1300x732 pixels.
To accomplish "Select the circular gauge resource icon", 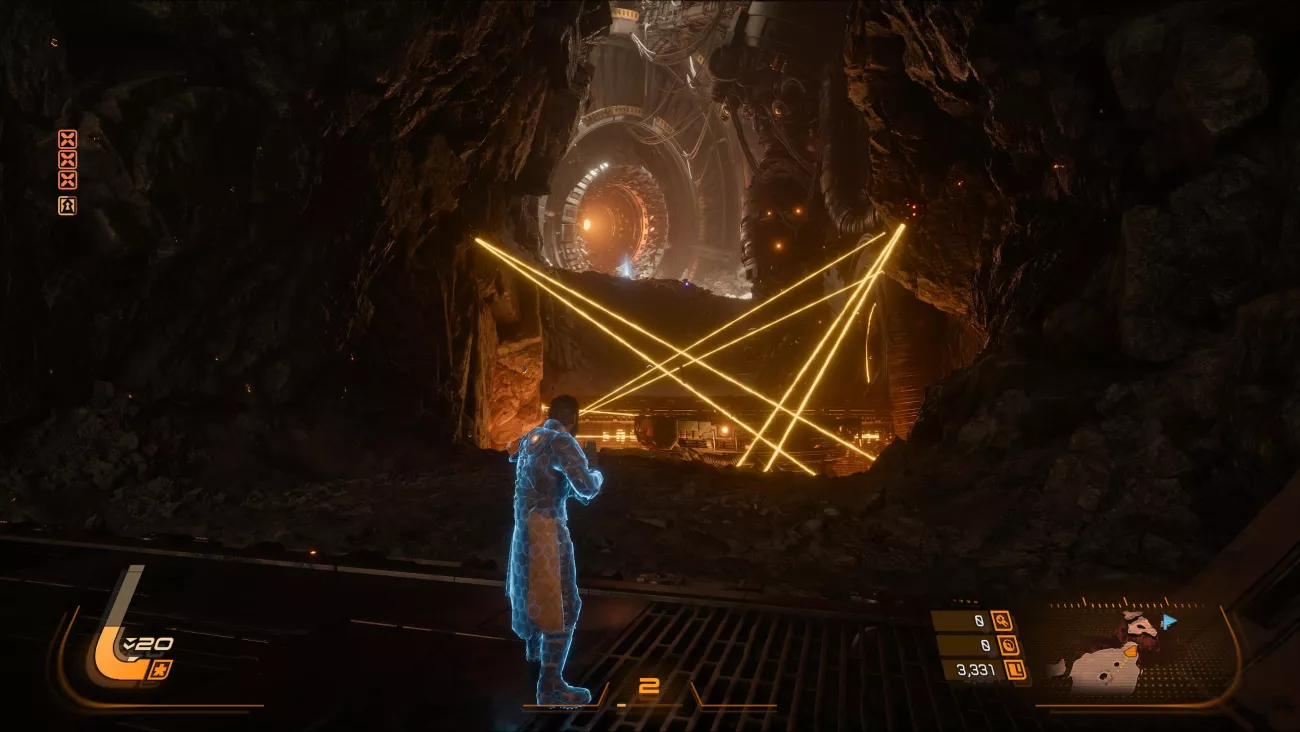I will click(x=1008, y=645).
